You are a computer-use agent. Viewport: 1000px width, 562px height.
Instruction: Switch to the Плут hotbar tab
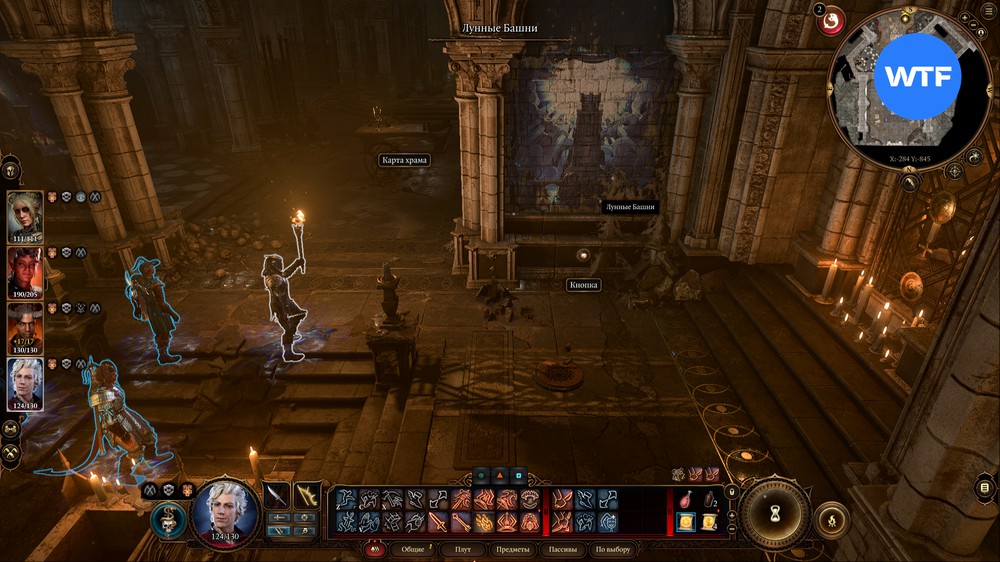[463, 549]
